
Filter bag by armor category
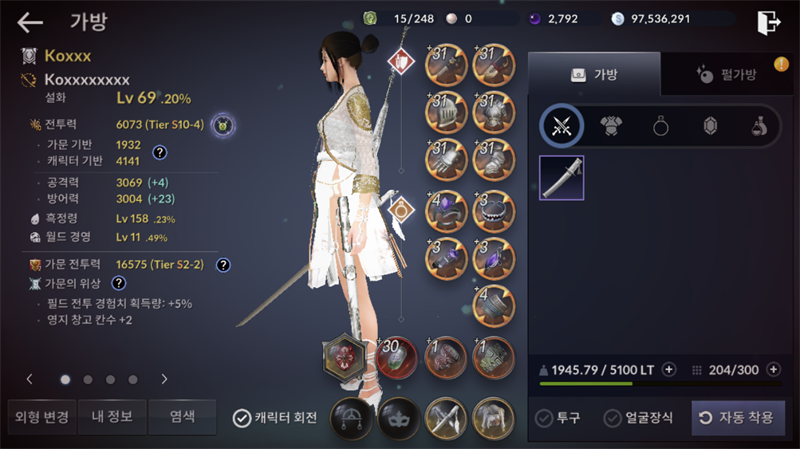(x=612, y=126)
